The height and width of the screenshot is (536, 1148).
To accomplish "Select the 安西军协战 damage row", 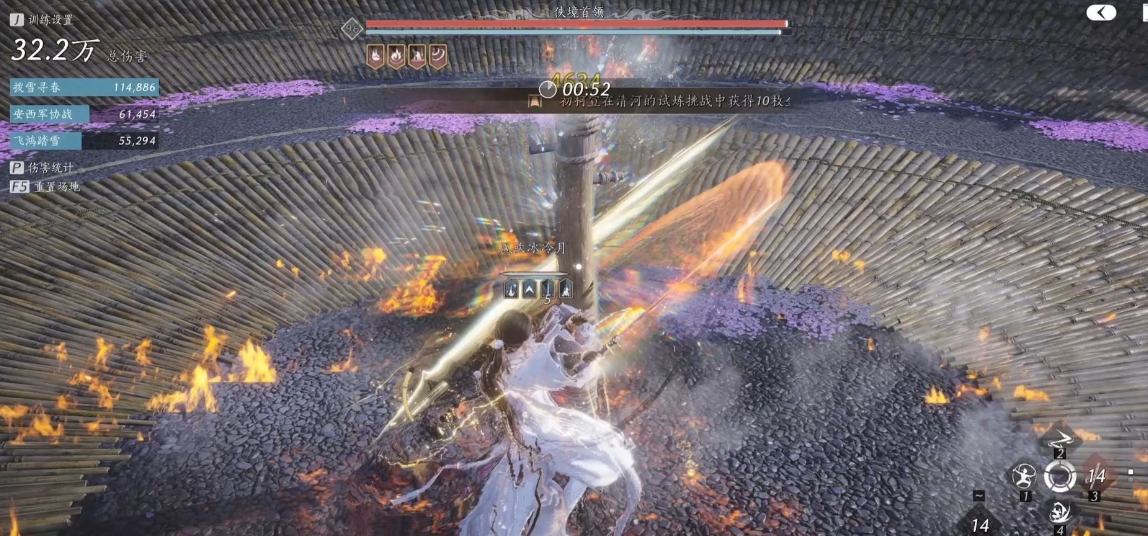I will [x=84, y=114].
